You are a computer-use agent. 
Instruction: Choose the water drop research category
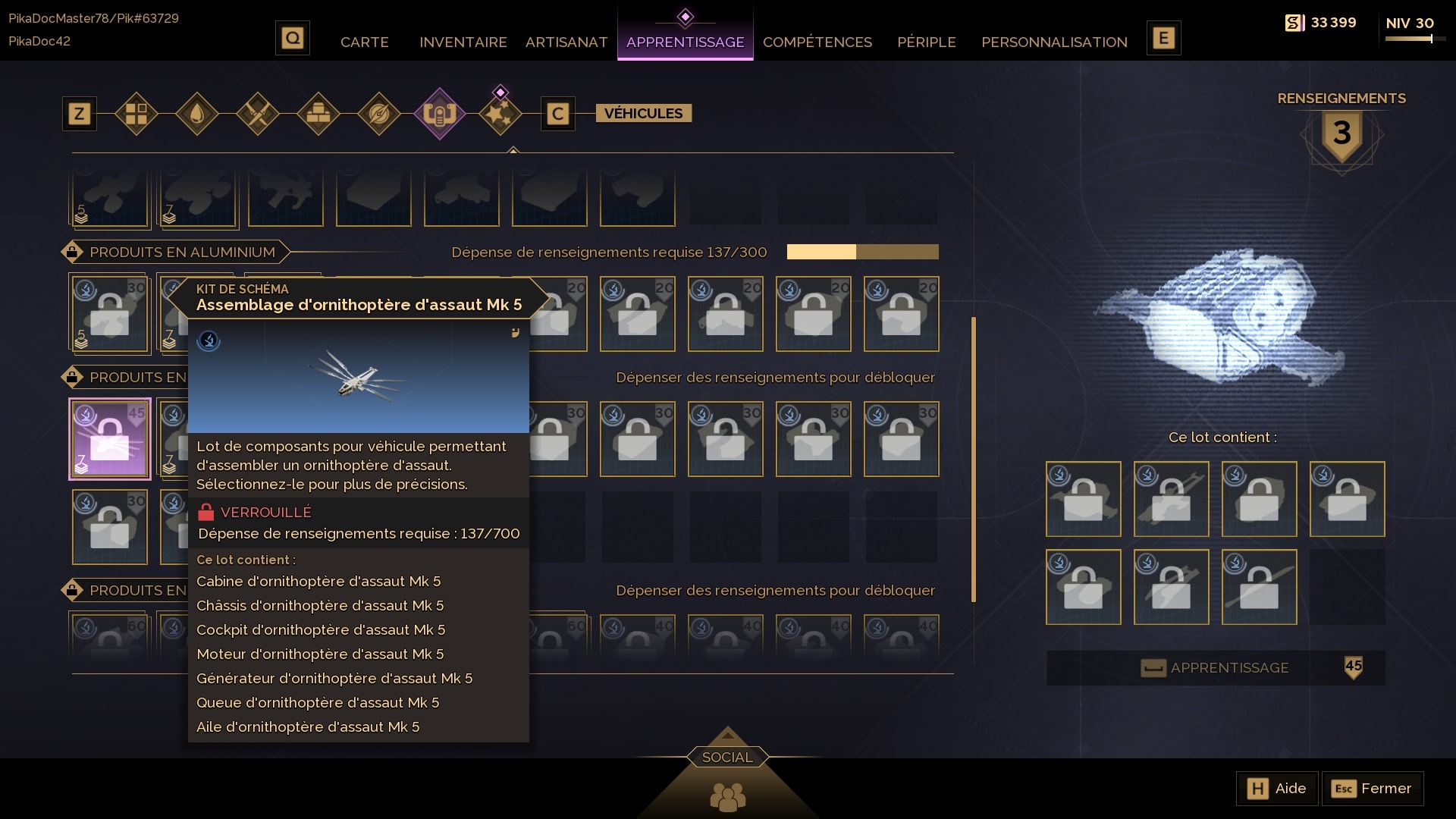pyautogui.click(x=197, y=114)
